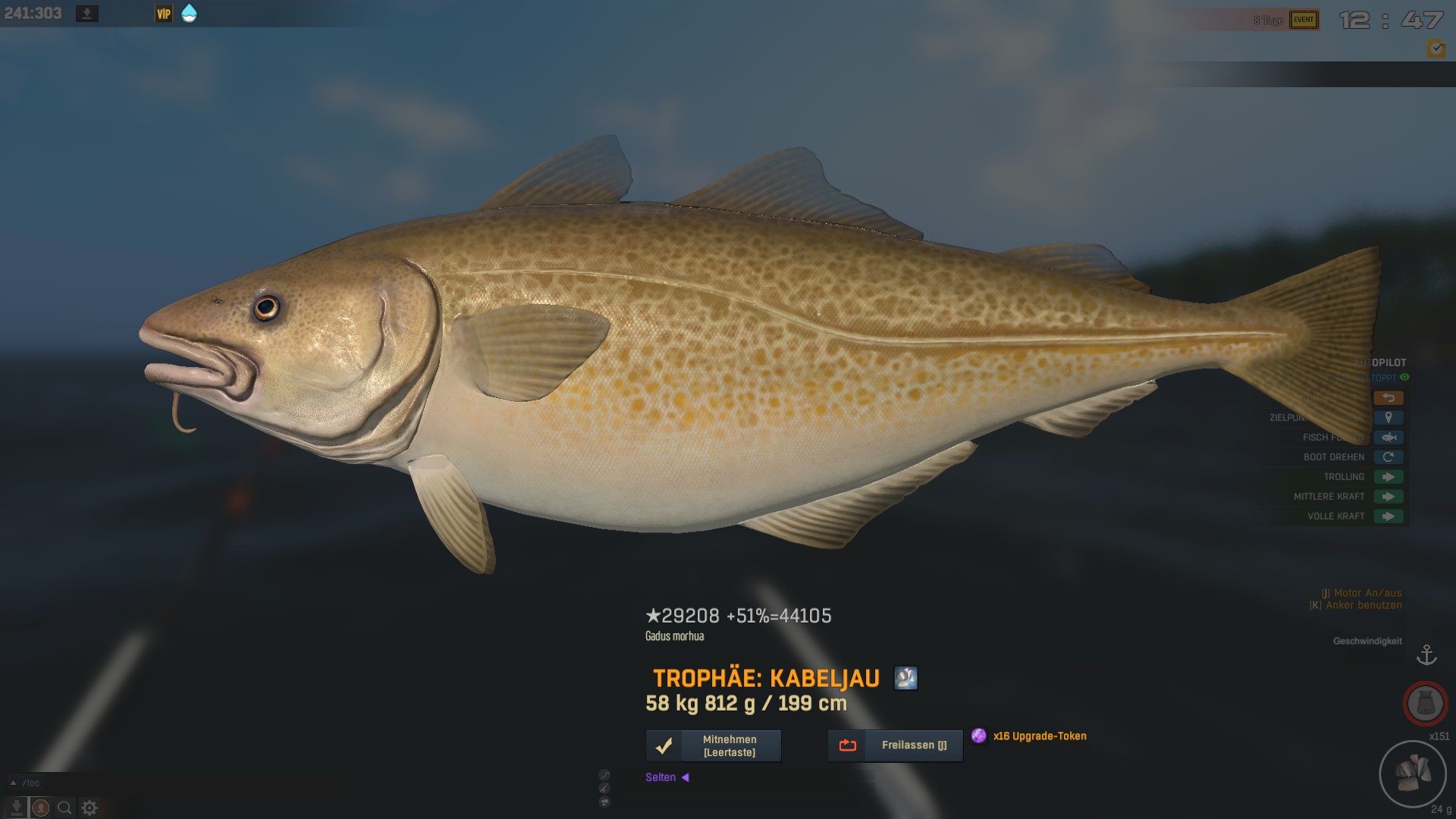1456x819 pixels.
Task: Open the red-ringed fishing vest slot
Action: click(x=1425, y=704)
